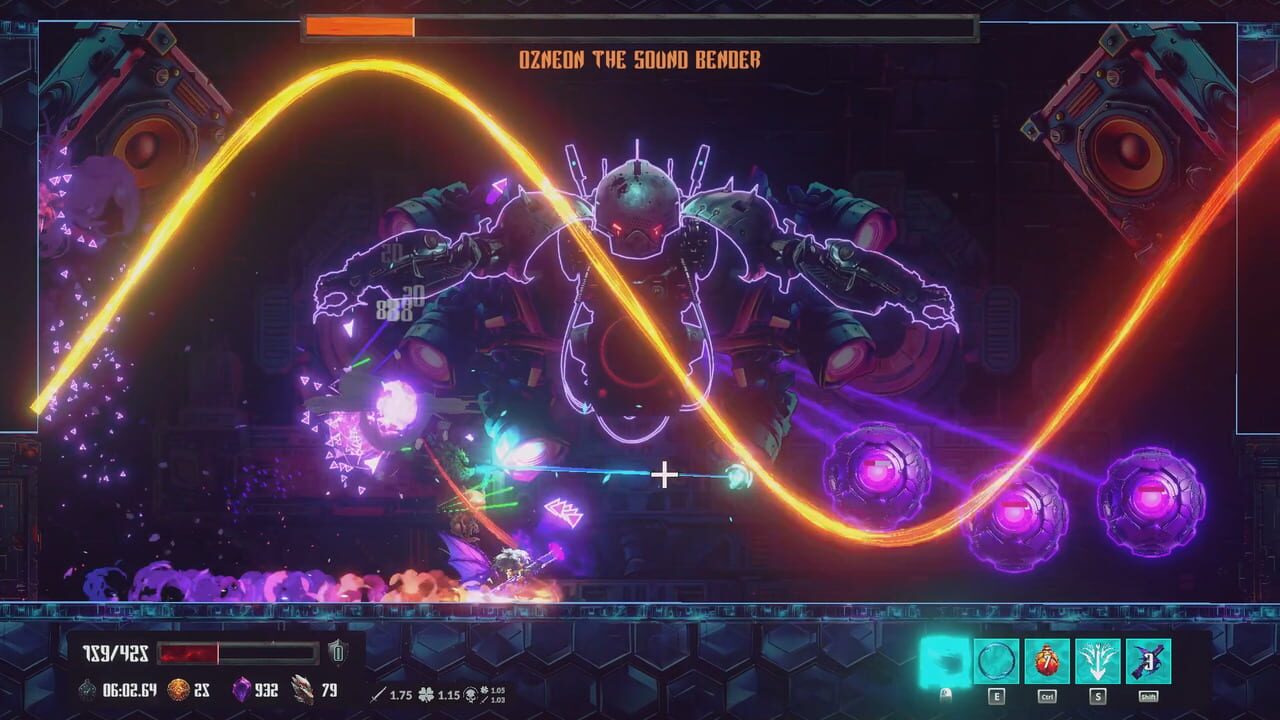
Task: Click the Shift keybind label
Action: pos(1150,694)
